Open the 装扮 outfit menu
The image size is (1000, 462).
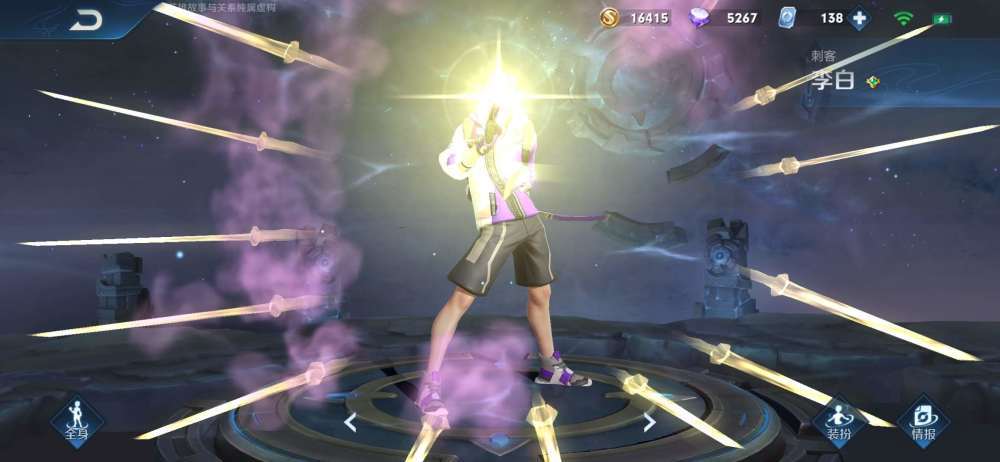tap(838, 421)
